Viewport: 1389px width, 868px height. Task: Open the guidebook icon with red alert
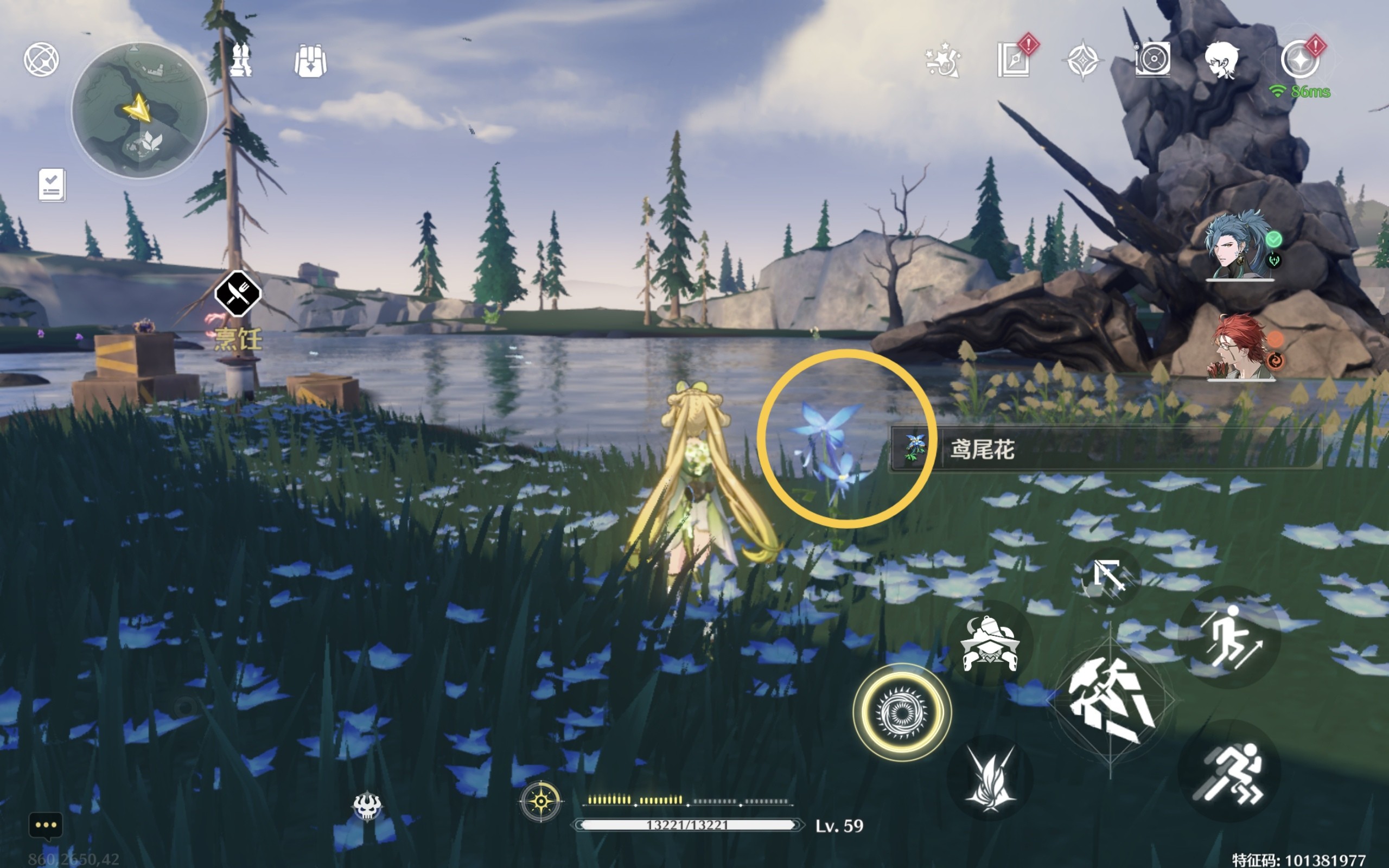point(1014,59)
